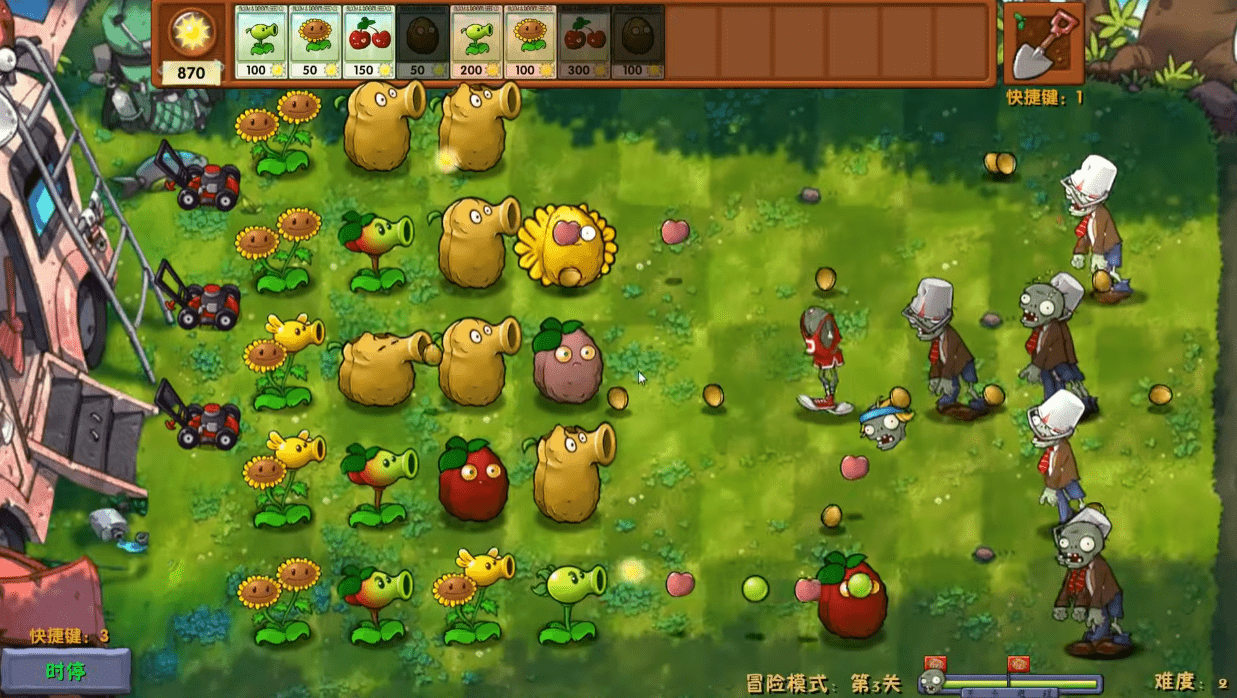Activate the 时停 time-stop button

click(x=66, y=671)
